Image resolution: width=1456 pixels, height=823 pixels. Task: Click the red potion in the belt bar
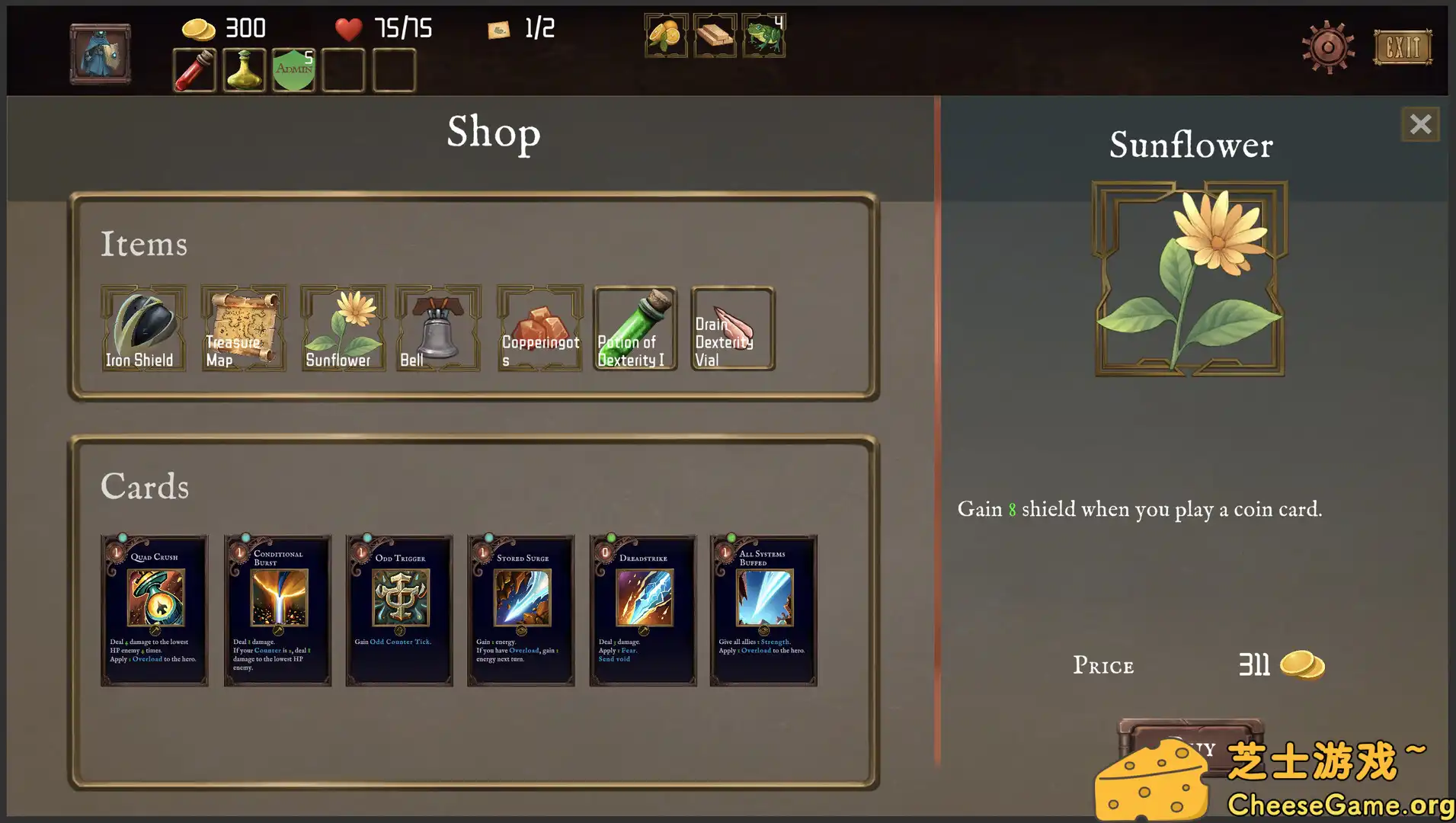[194, 70]
